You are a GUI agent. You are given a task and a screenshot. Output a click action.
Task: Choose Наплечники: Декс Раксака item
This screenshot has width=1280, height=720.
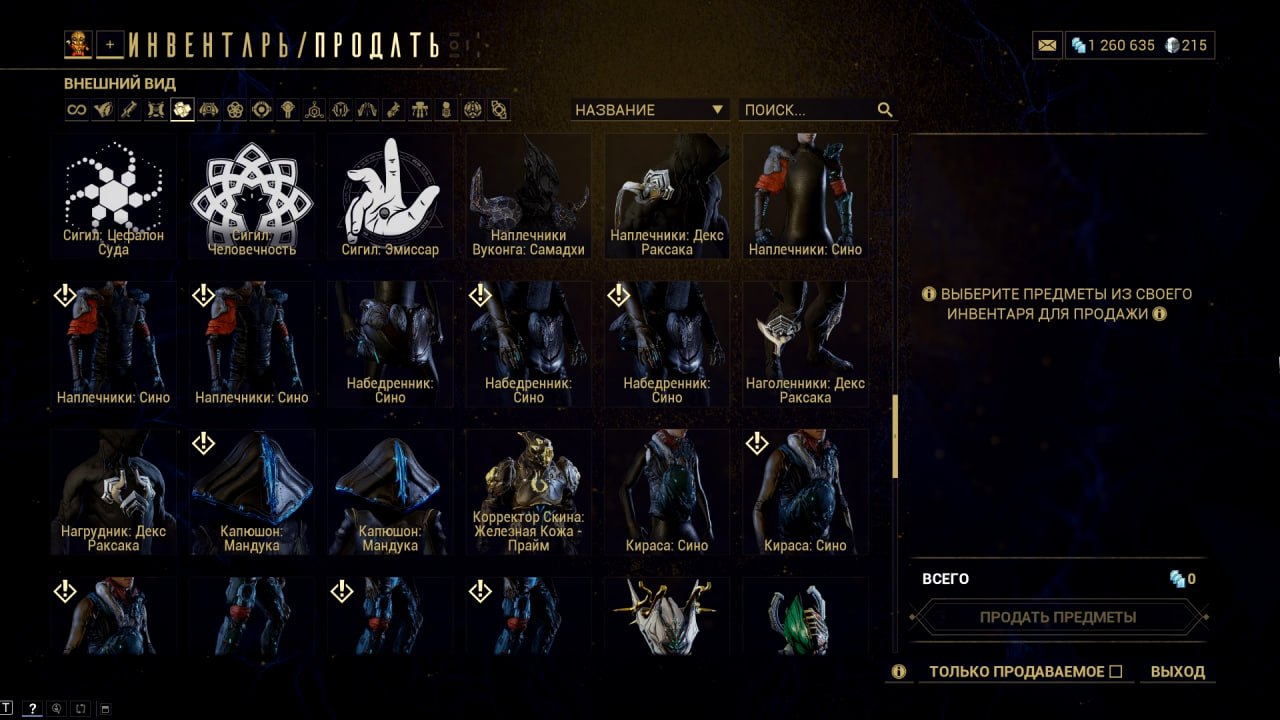tap(666, 197)
